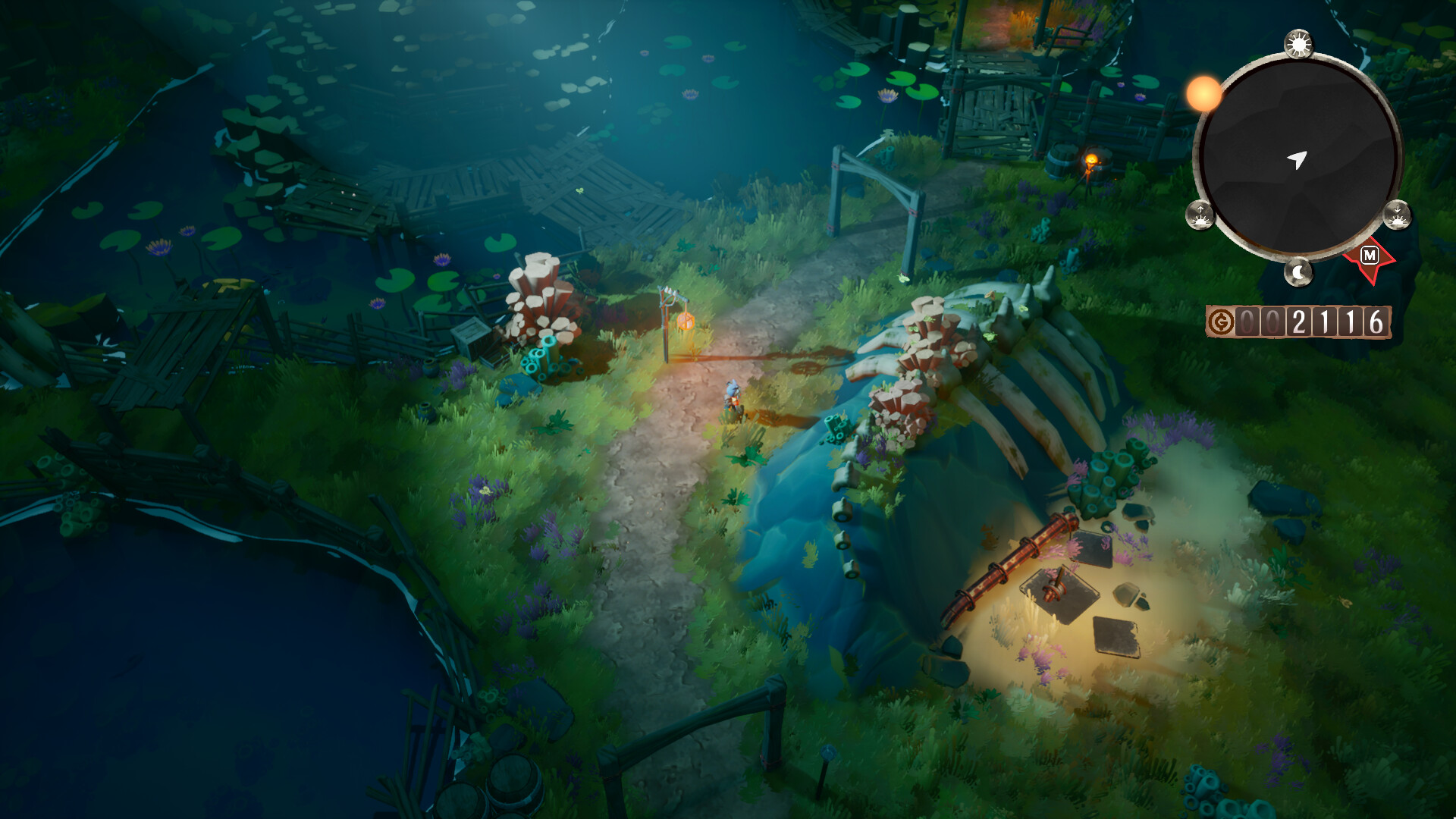Select the sunset icon right of minimap
1456x819 pixels.
click(1398, 216)
